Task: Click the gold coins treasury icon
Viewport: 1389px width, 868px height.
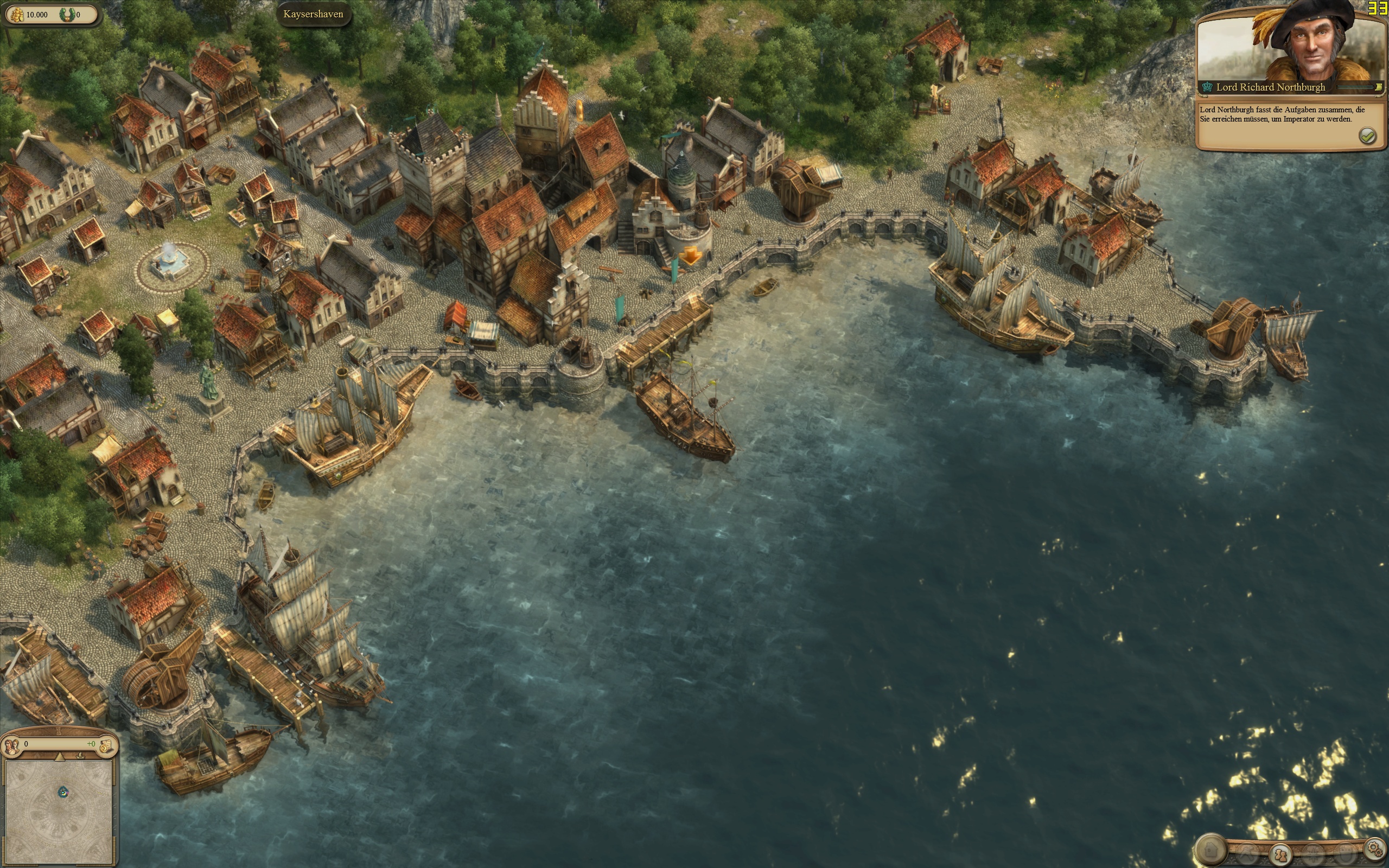Action: pyautogui.click(x=17, y=14)
